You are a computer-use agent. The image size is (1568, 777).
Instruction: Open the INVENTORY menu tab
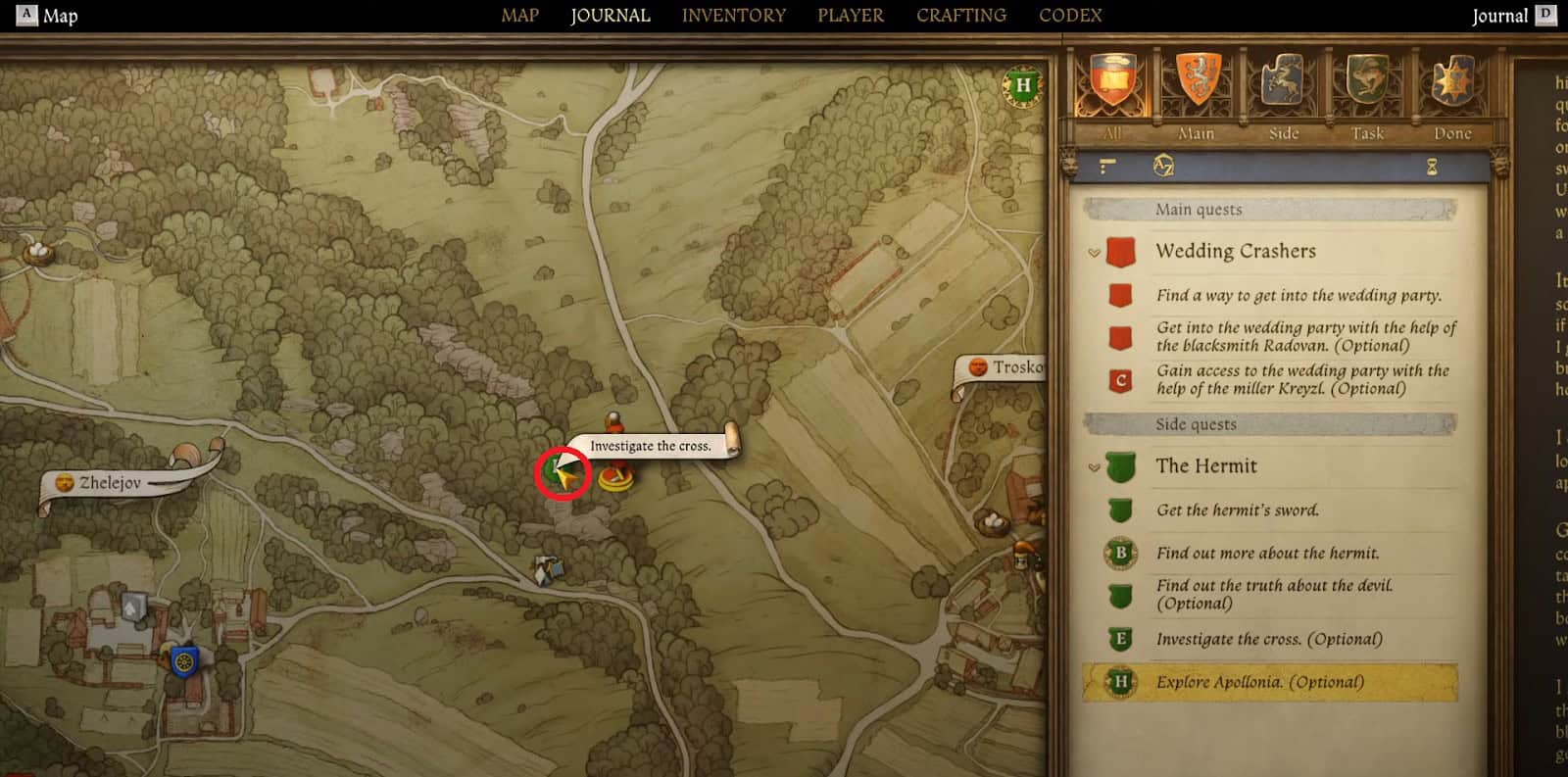(x=734, y=15)
